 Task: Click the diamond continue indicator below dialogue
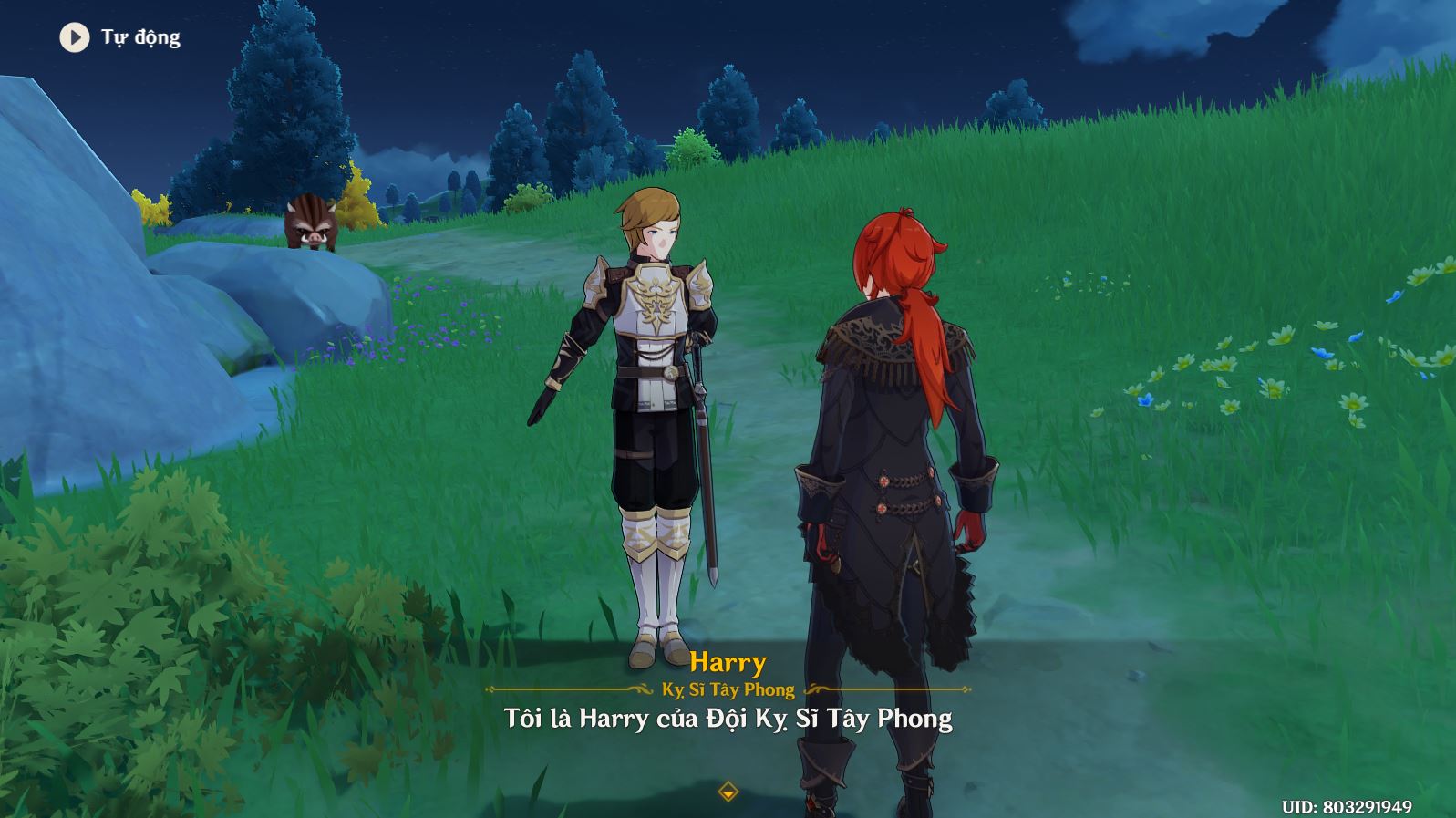728,792
